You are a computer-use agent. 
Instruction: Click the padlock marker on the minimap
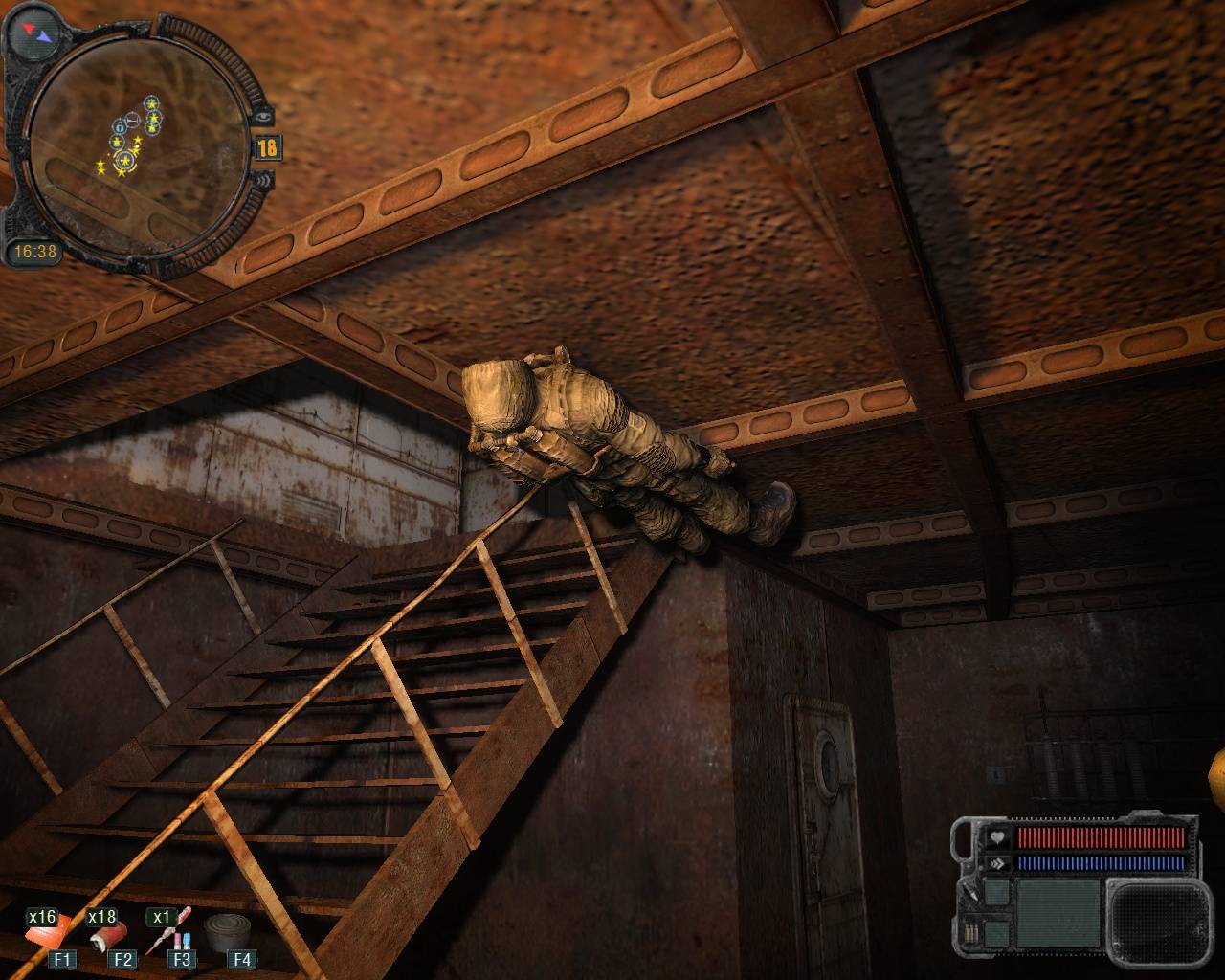click(120, 125)
